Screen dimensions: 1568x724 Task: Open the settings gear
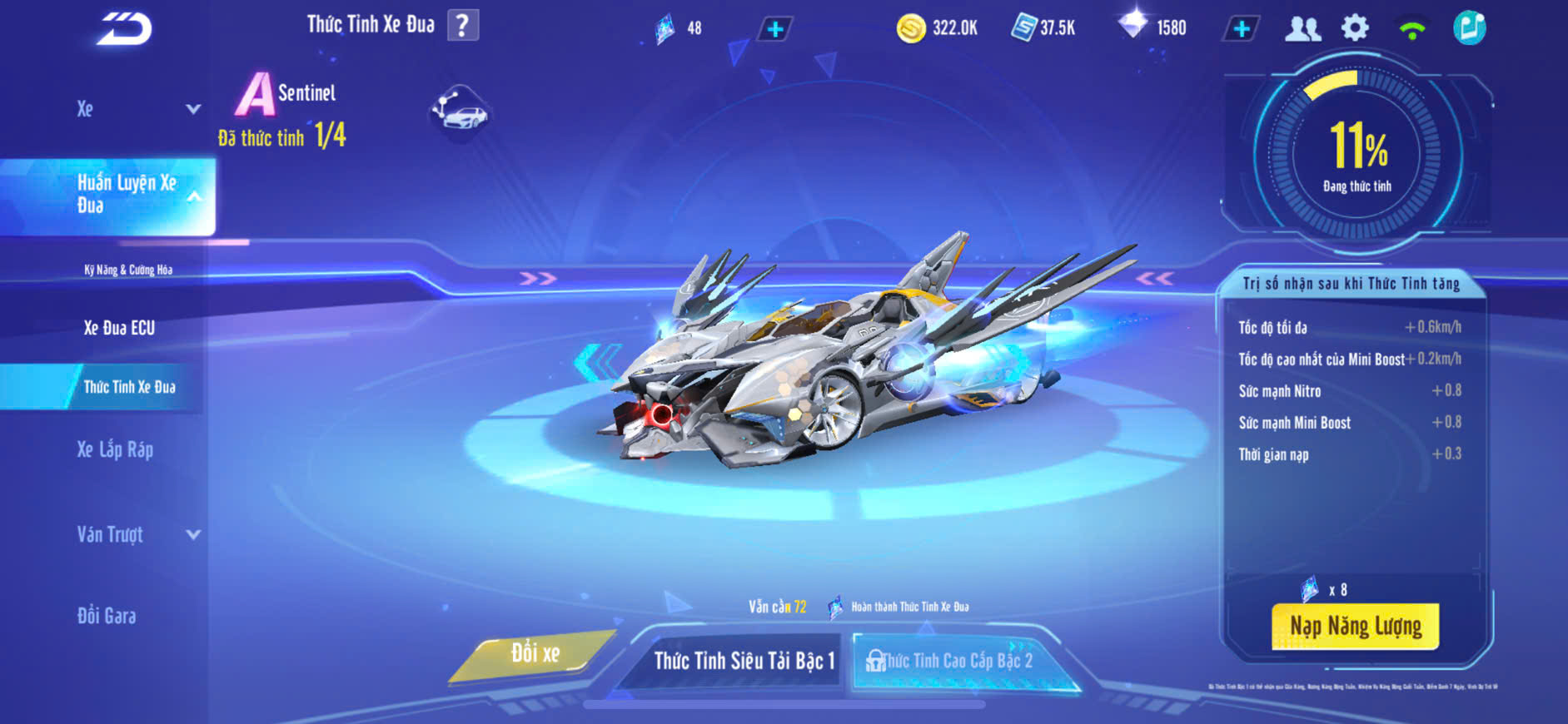pos(1355,28)
